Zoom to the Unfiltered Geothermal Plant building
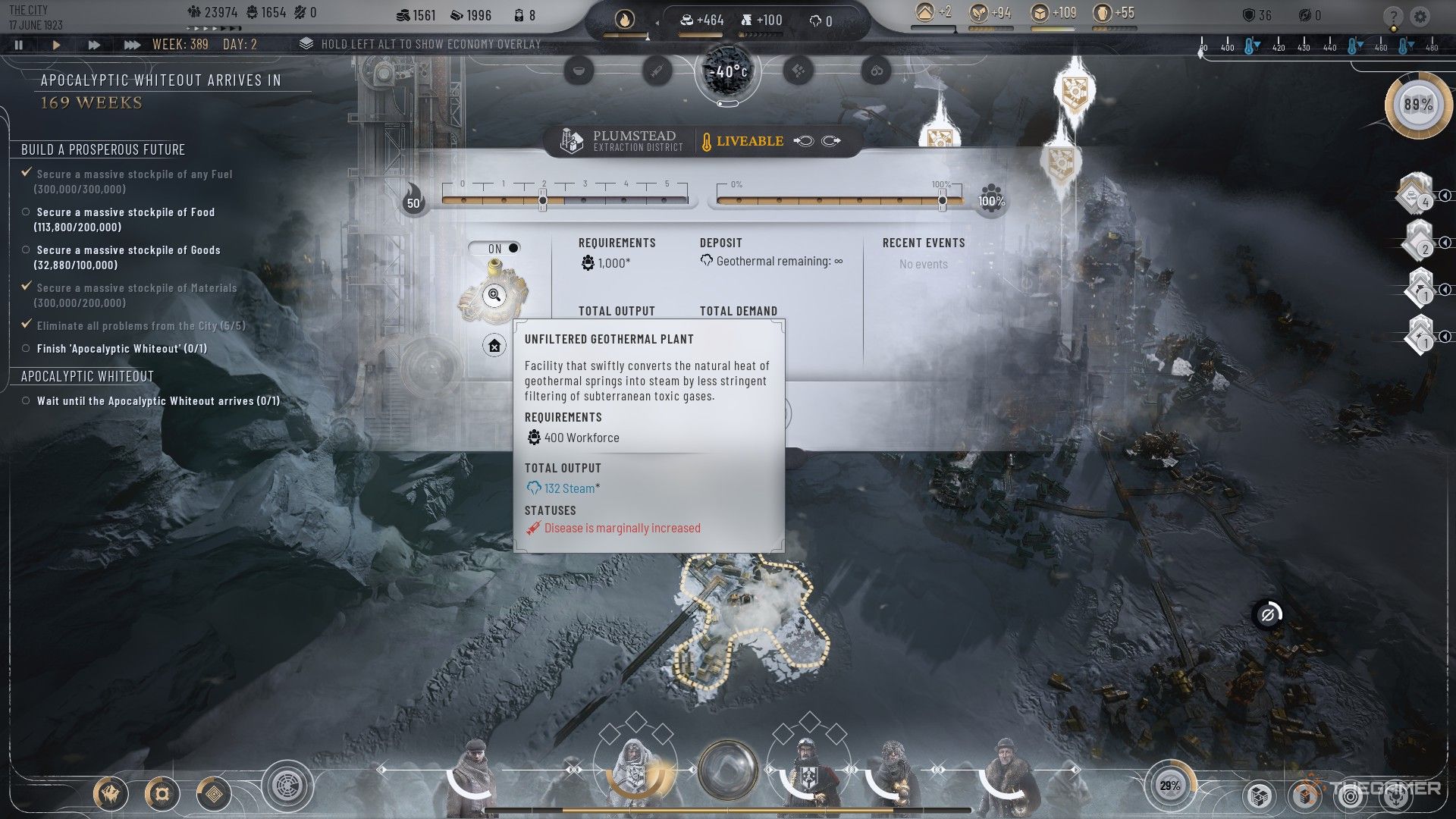The height and width of the screenshot is (819, 1456). coord(494,295)
